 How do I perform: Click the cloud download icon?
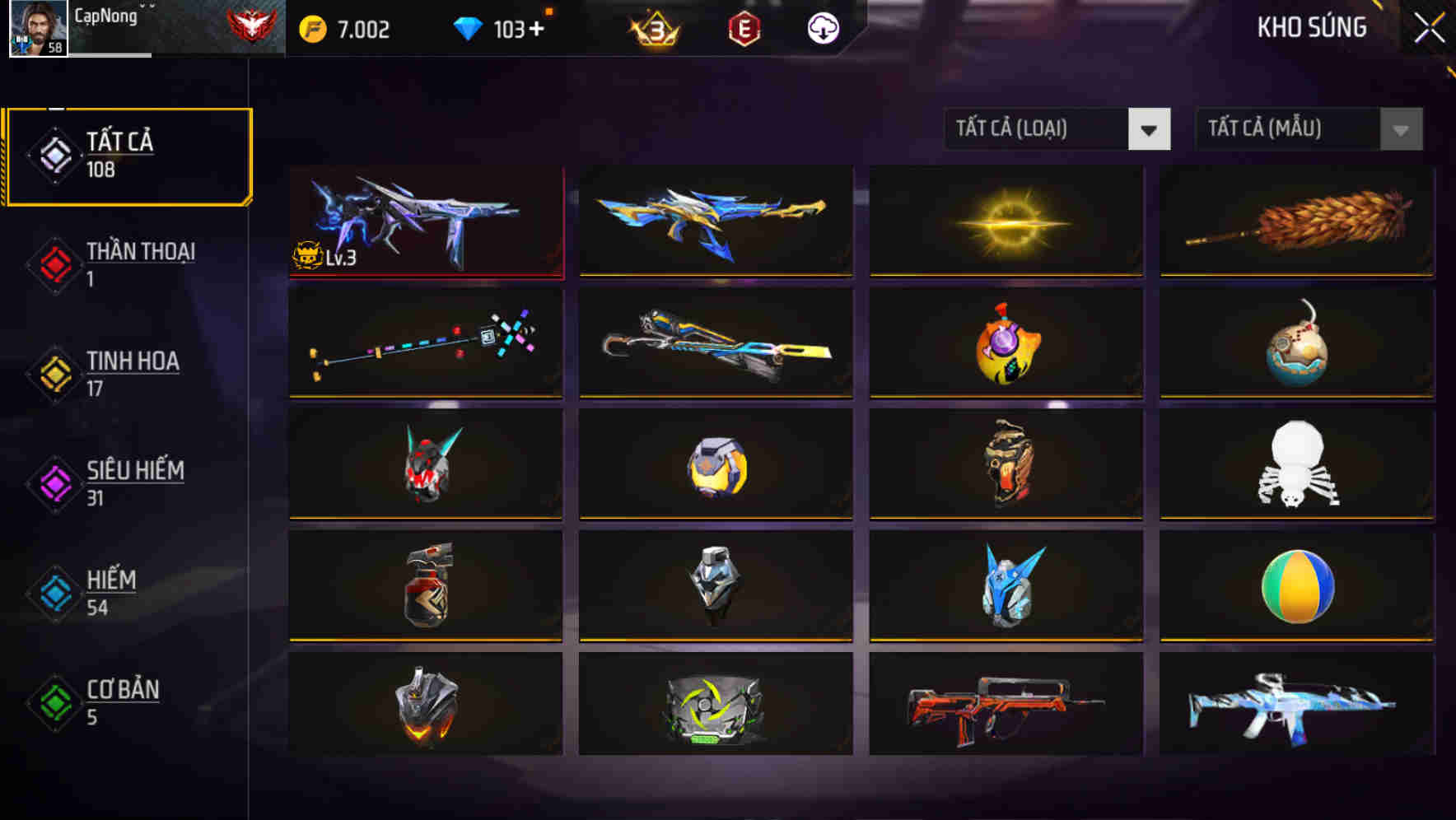(x=822, y=27)
